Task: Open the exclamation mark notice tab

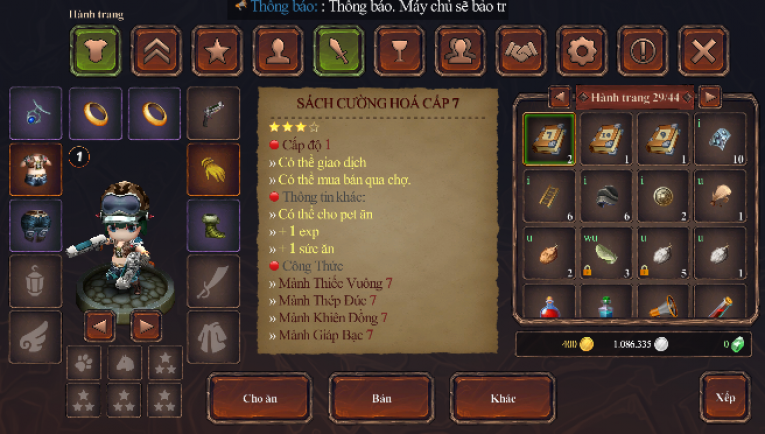Action: 642,50
